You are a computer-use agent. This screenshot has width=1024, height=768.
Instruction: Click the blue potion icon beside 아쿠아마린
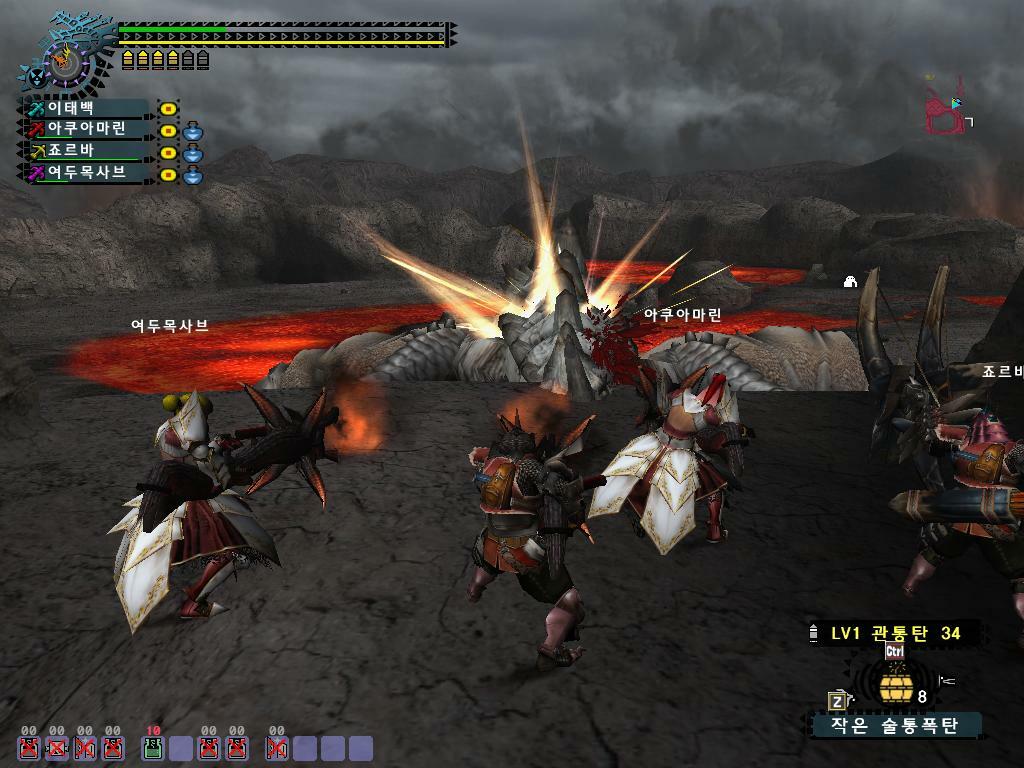(x=193, y=131)
